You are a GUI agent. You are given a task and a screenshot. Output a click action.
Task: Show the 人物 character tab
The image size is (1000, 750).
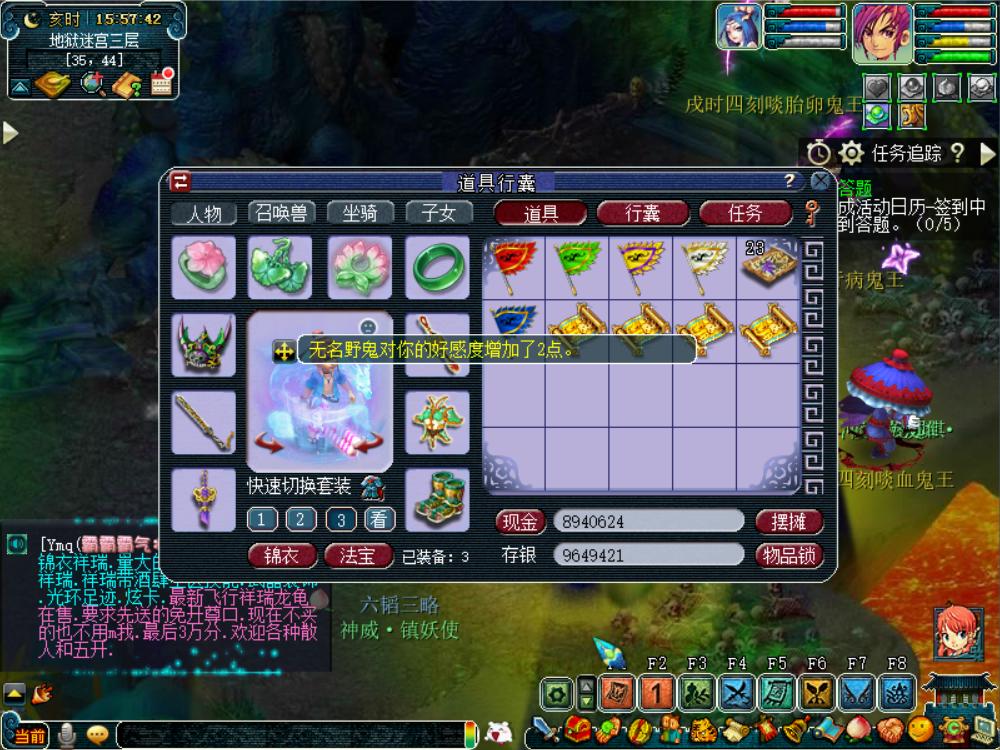203,213
